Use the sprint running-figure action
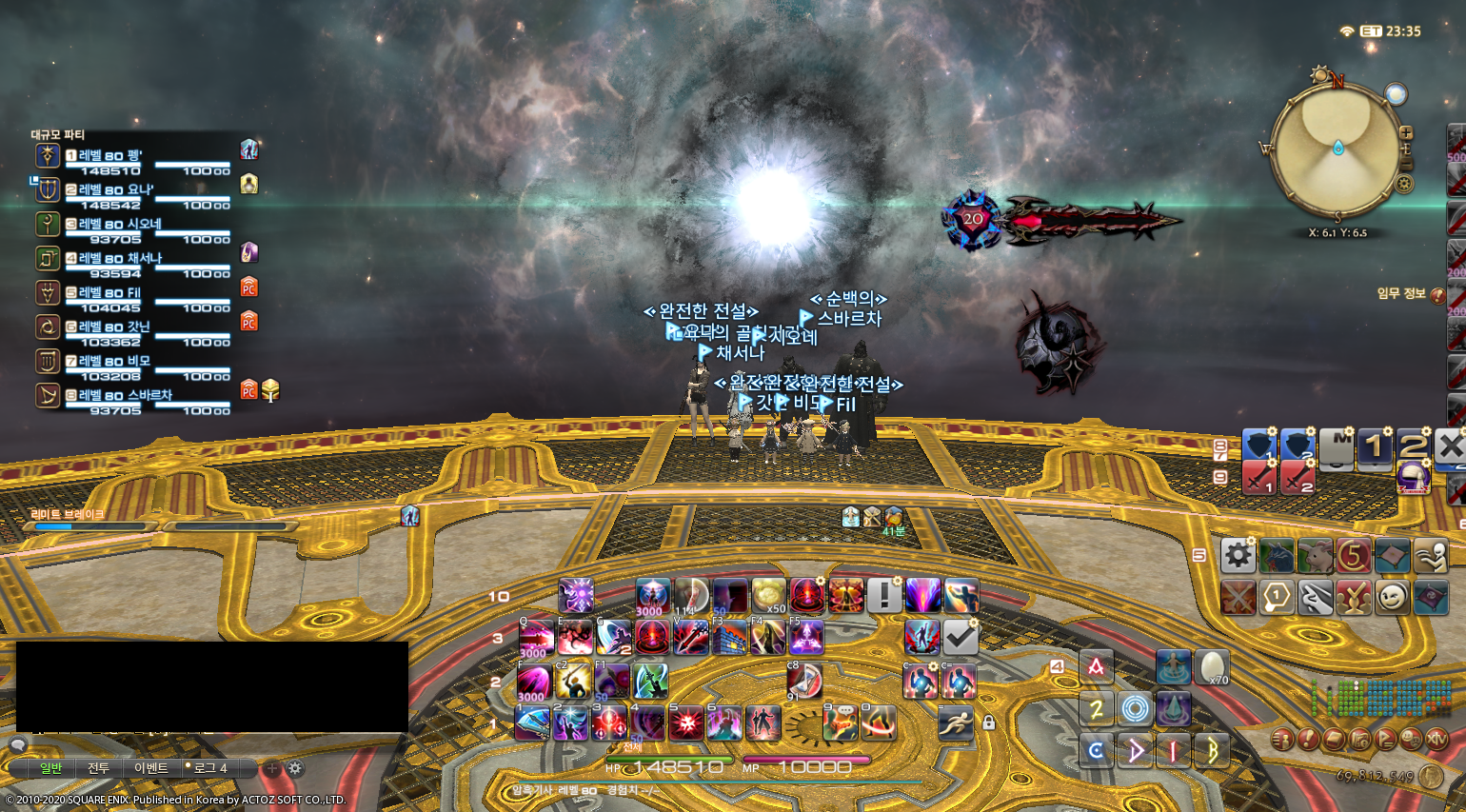Viewport: 1466px width, 812px height. [955, 723]
